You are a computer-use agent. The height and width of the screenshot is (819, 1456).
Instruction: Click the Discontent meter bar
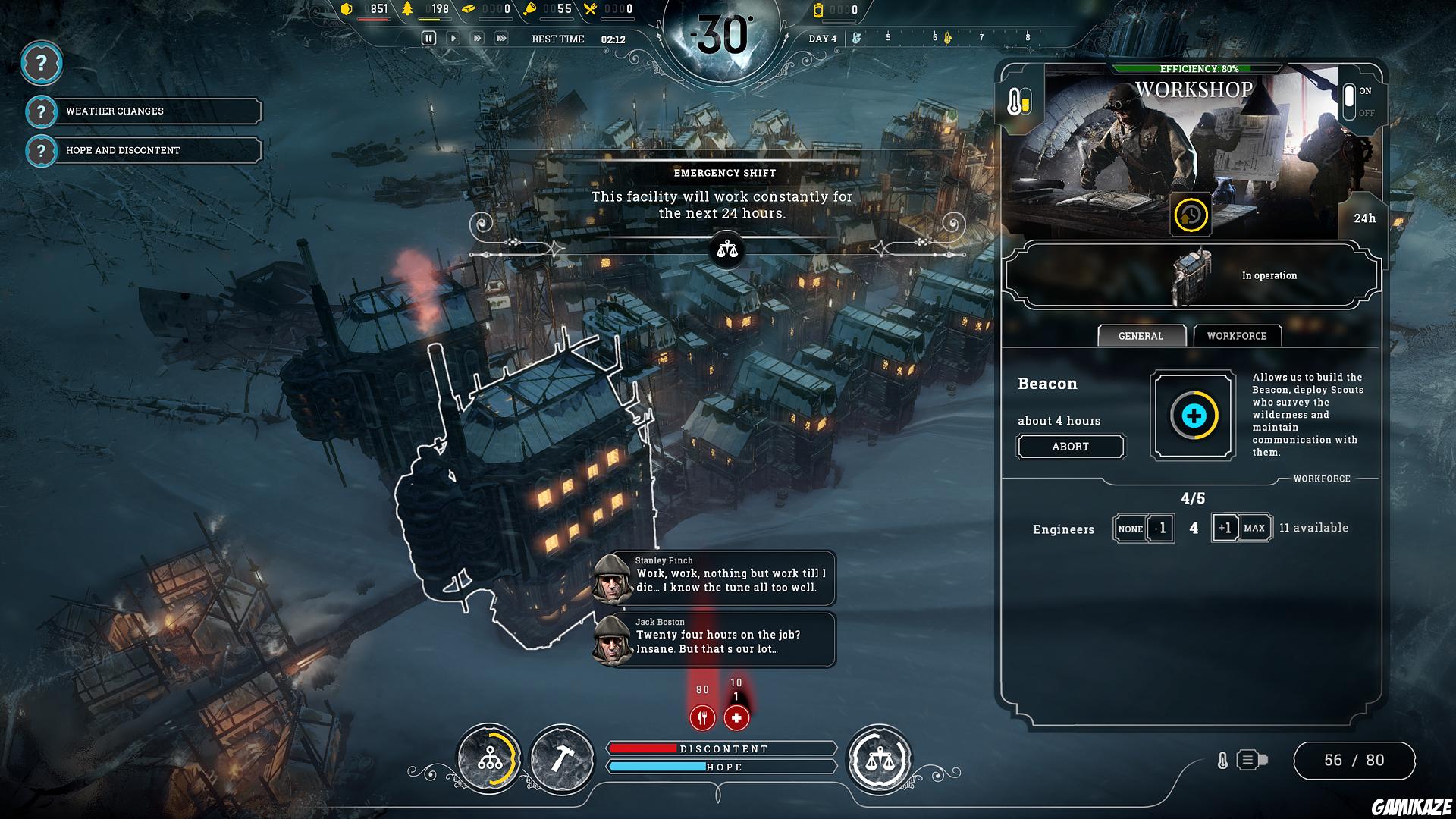coord(720,748)
